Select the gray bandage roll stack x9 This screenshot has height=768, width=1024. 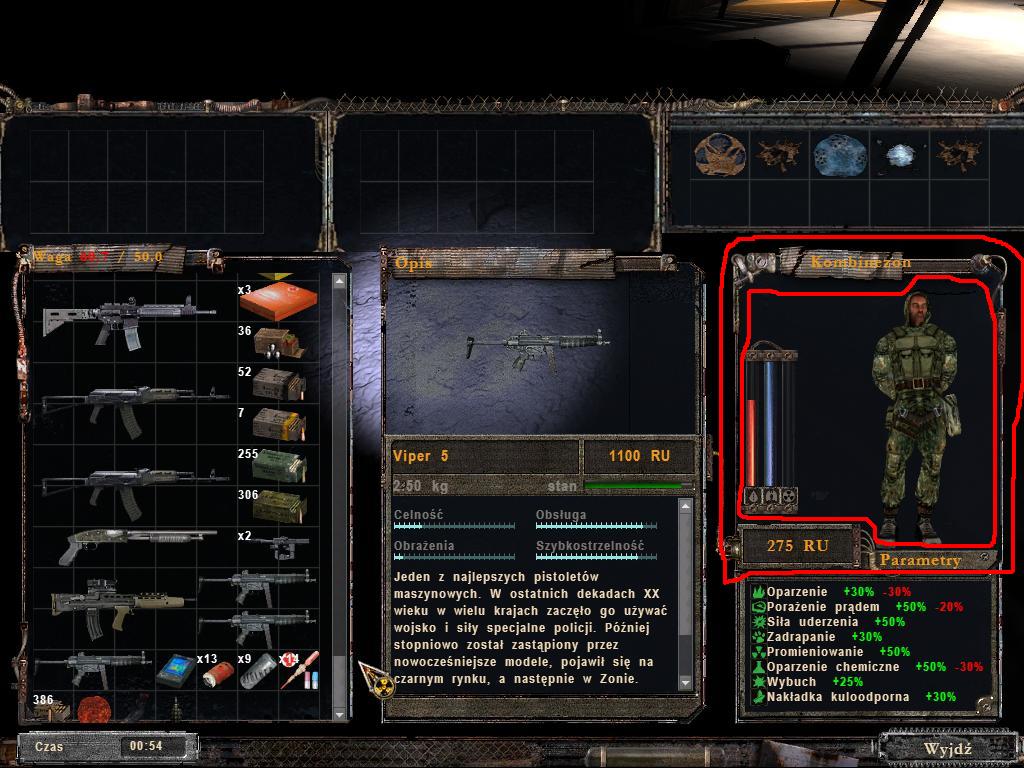[x=258, y=668]
